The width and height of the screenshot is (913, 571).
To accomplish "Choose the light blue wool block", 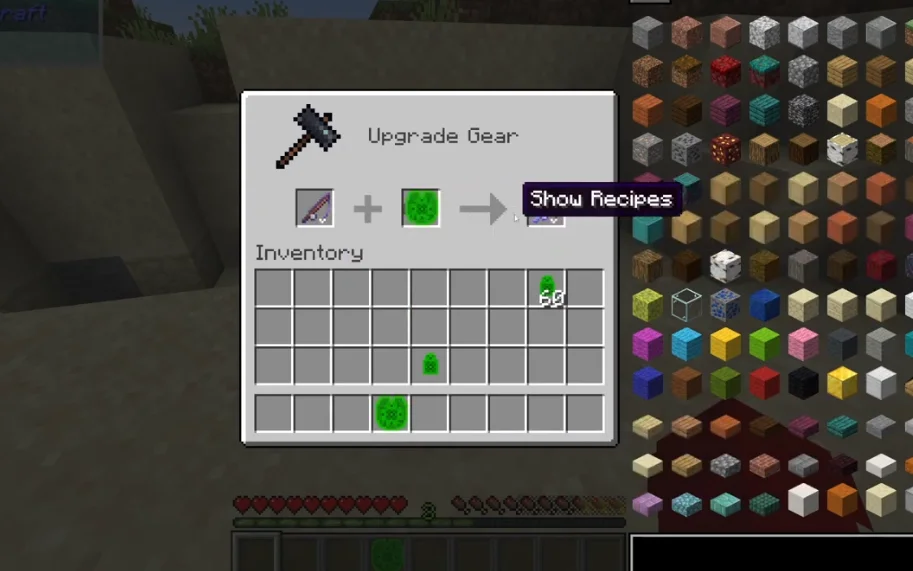I will click(686, 344).
